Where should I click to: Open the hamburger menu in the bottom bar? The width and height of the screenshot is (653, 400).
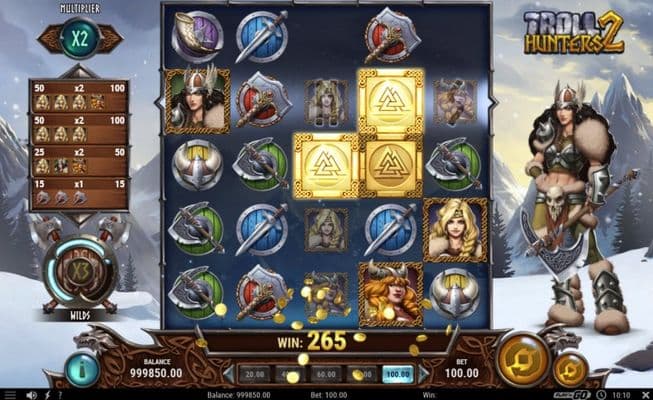[x=8, y=394]
